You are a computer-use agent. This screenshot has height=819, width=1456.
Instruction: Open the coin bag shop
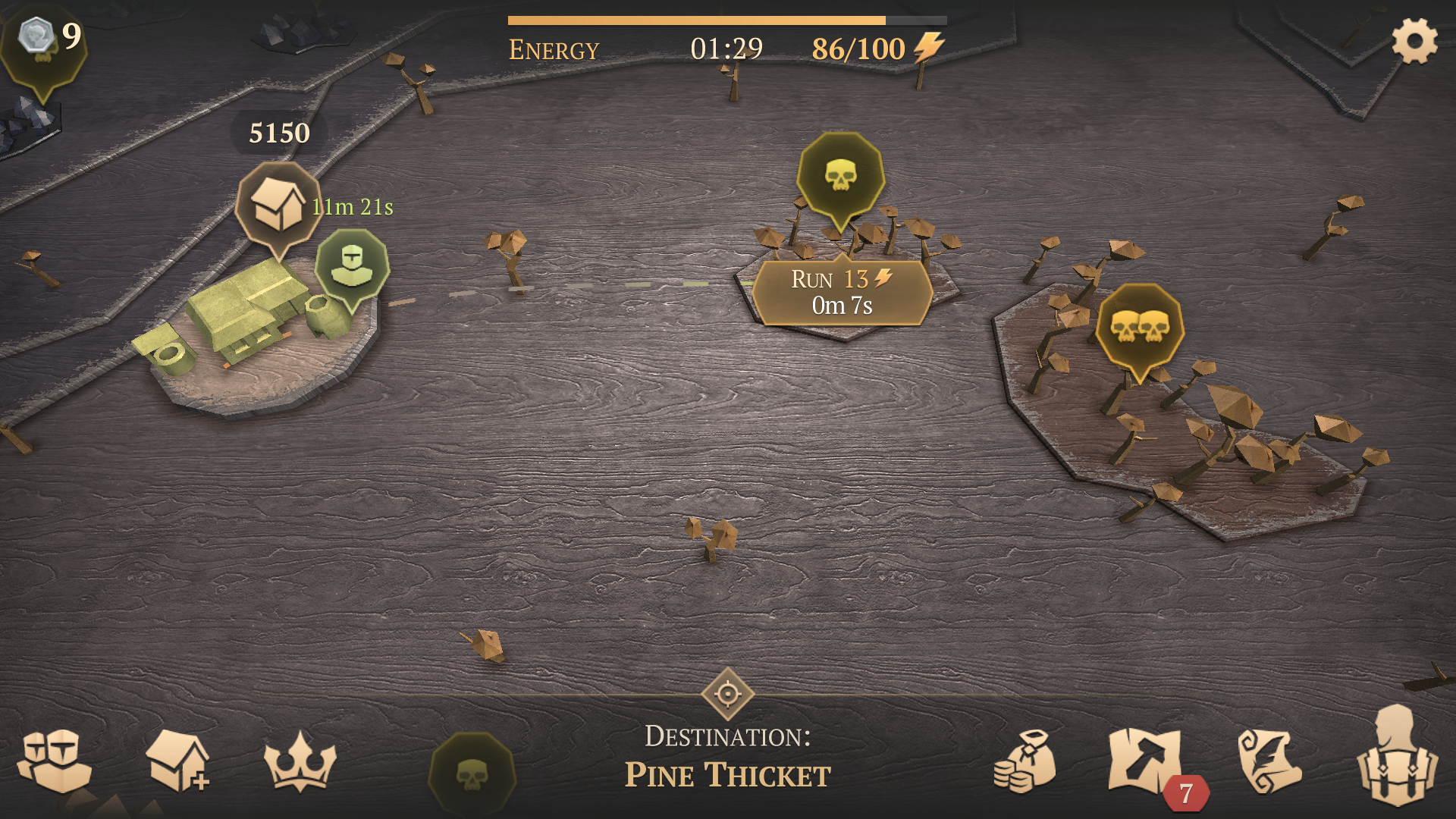click(1025, 761)
